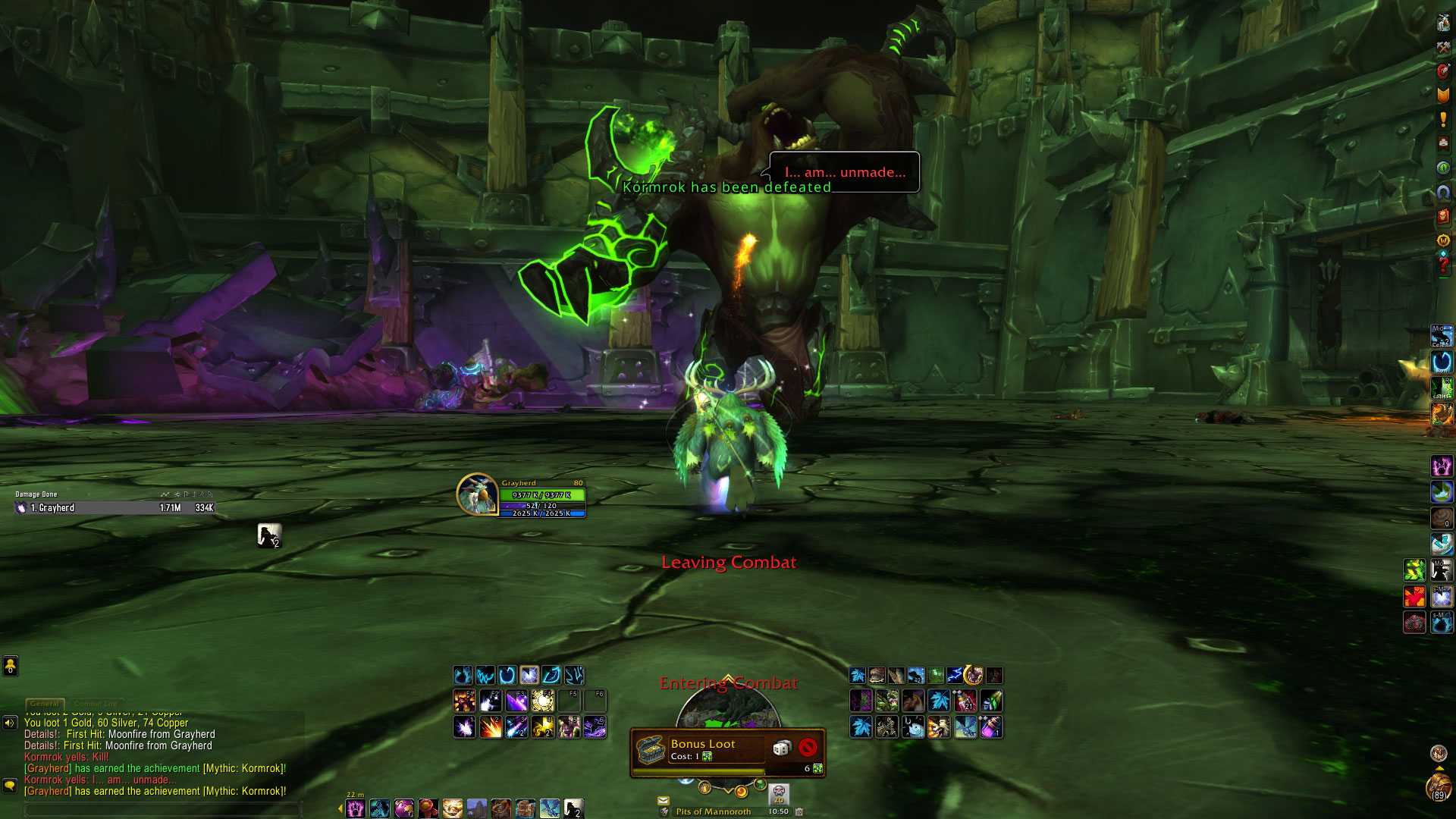Open the chat speech bubble menu
The image size is (1456, 819).
pos(10,786)
